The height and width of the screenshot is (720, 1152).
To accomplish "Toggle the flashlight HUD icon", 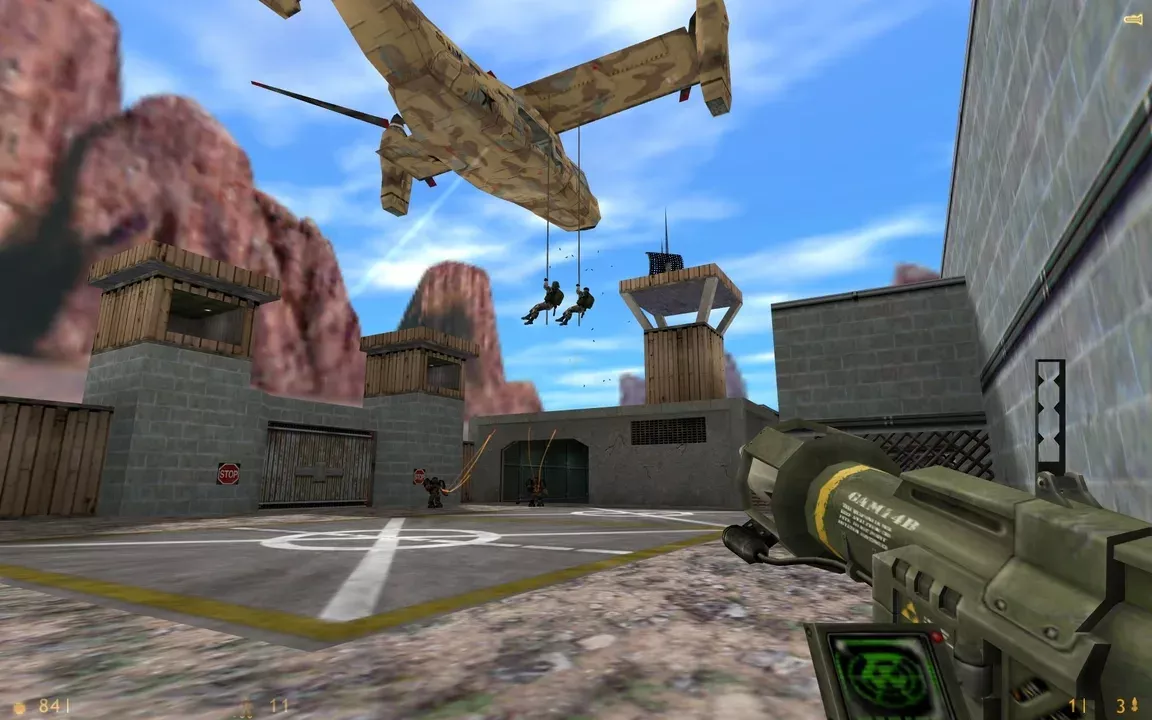I will tap(1132, 19).
